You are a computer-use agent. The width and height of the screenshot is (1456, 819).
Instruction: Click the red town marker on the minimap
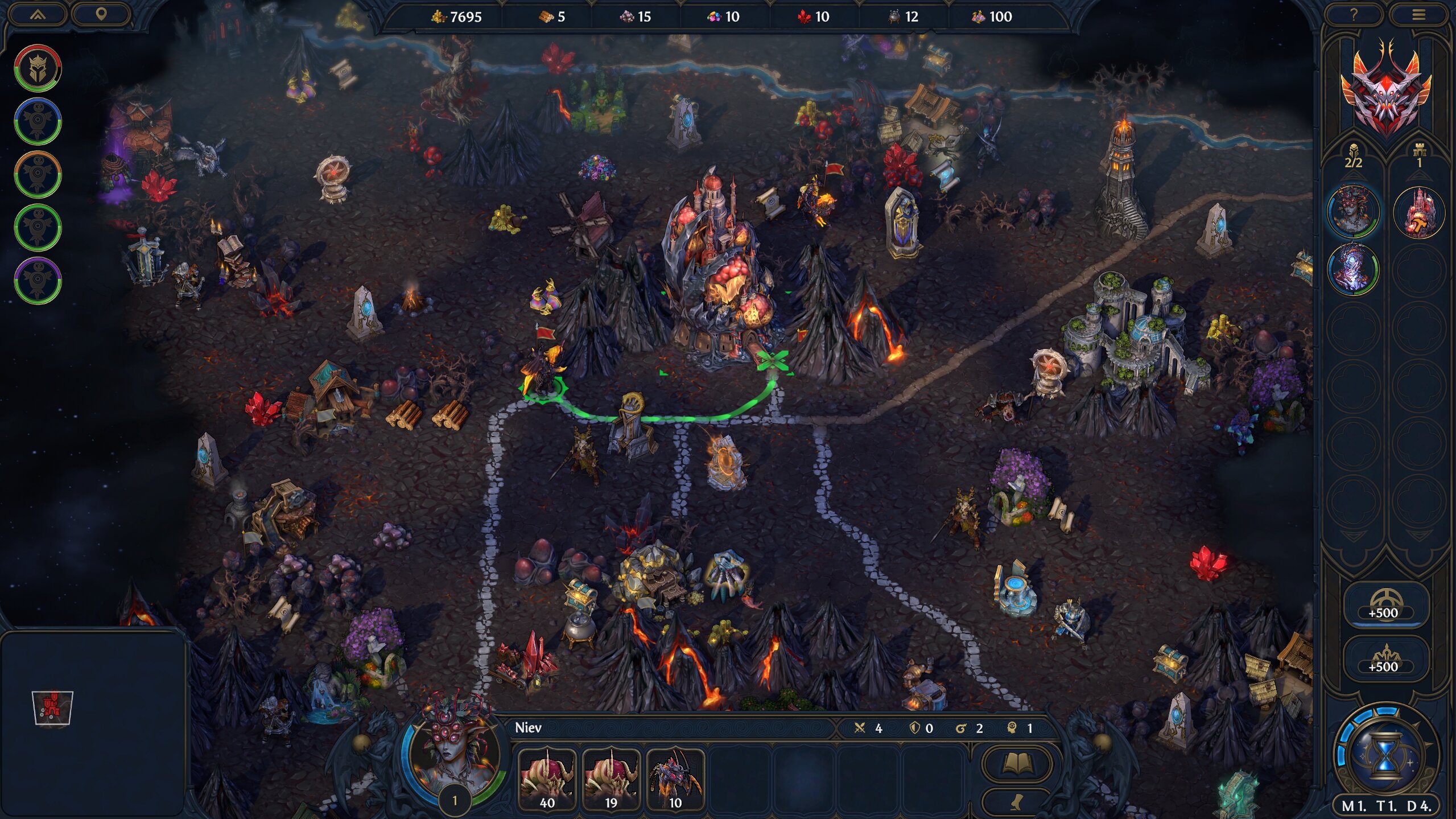52,707
